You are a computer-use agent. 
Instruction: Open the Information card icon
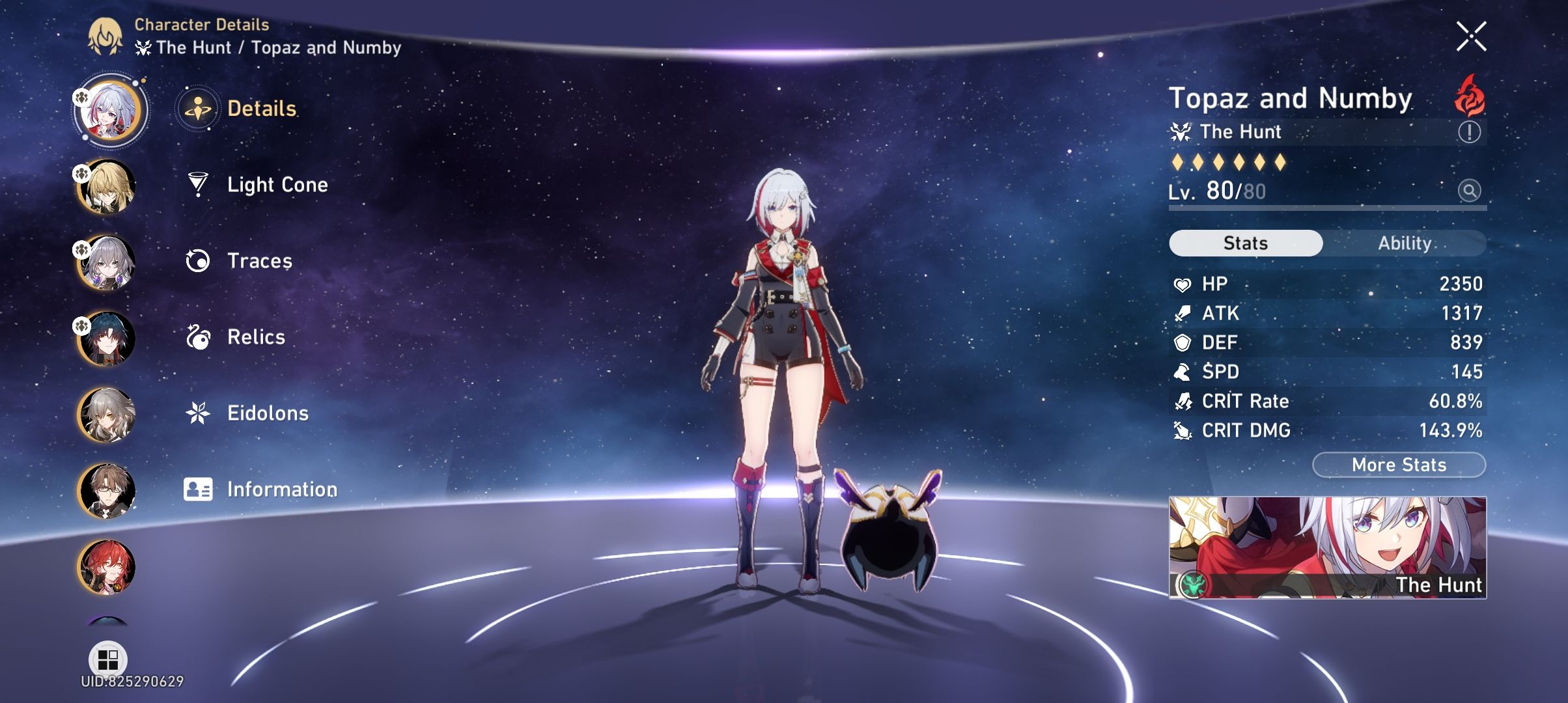pos(200,489)
